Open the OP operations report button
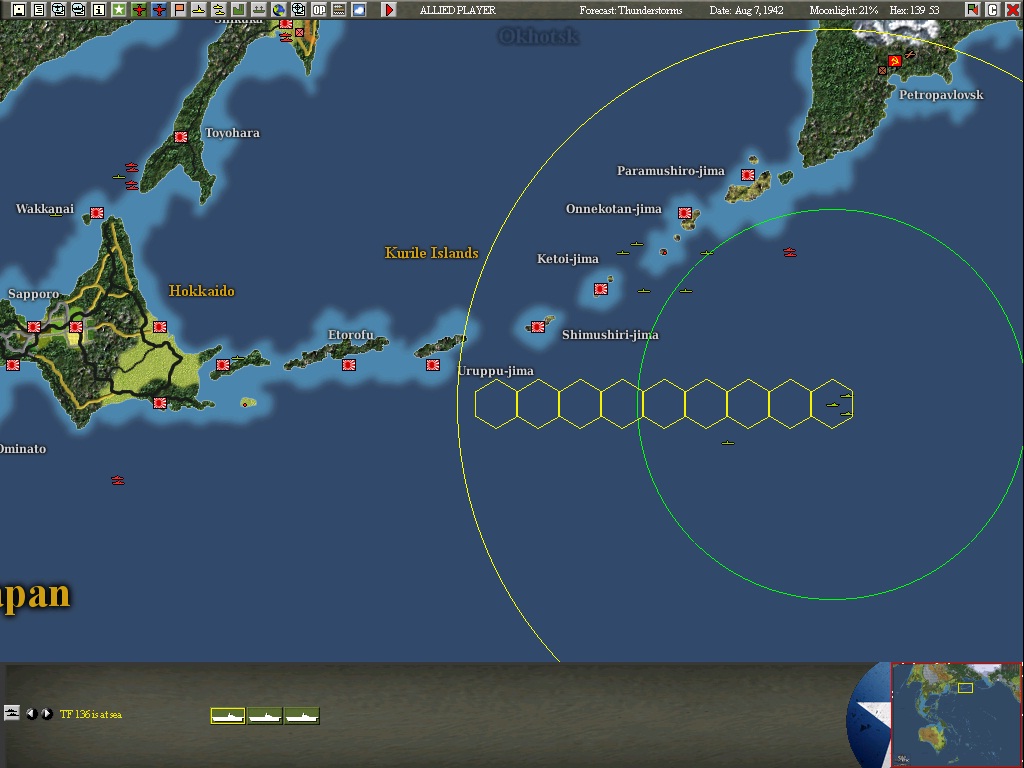The image size is (1024, 768). coord(319,10)
